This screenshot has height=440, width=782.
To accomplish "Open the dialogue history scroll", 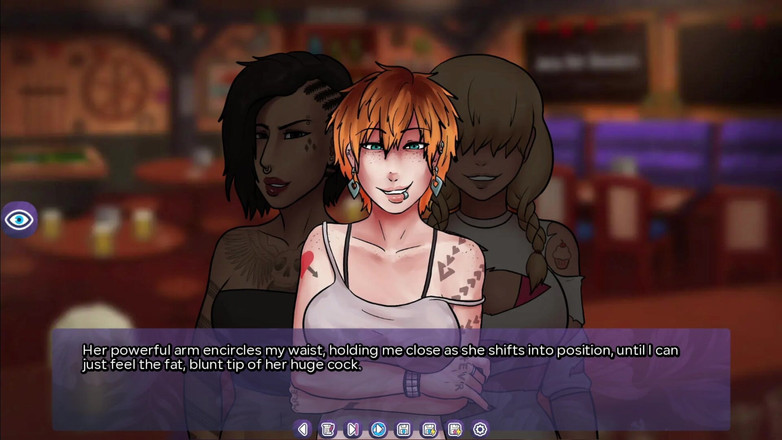I will 328,429.
